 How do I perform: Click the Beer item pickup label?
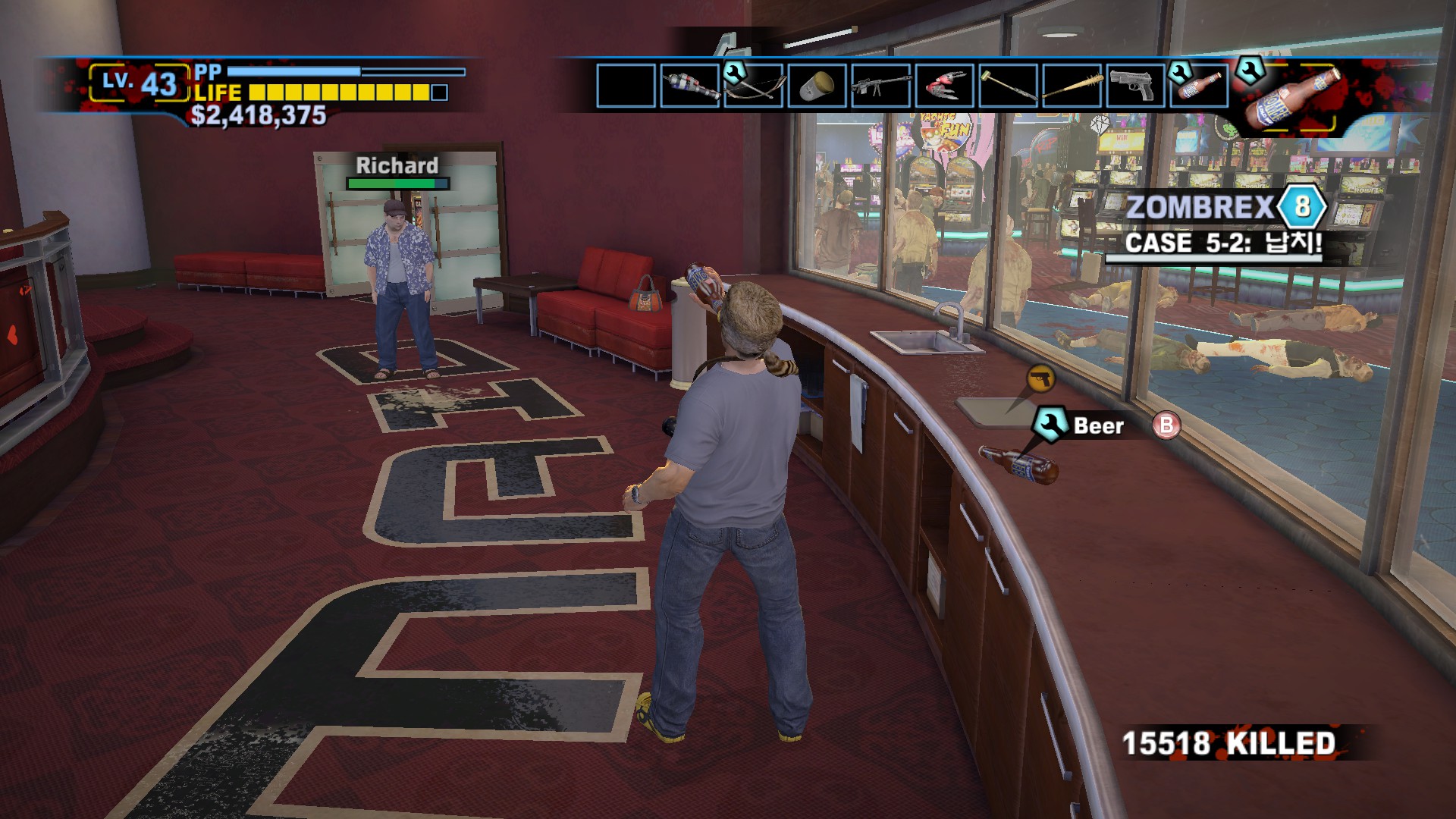pos(1097,426)
